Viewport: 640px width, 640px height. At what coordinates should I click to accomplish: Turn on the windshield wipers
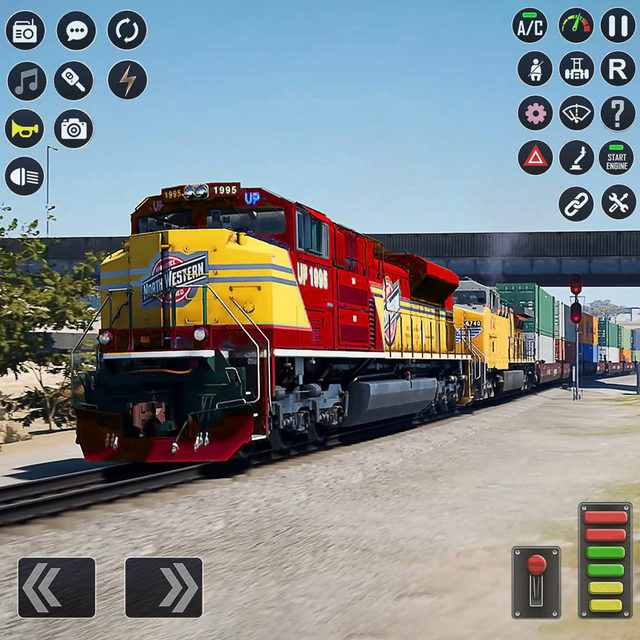tap(576, 112)
